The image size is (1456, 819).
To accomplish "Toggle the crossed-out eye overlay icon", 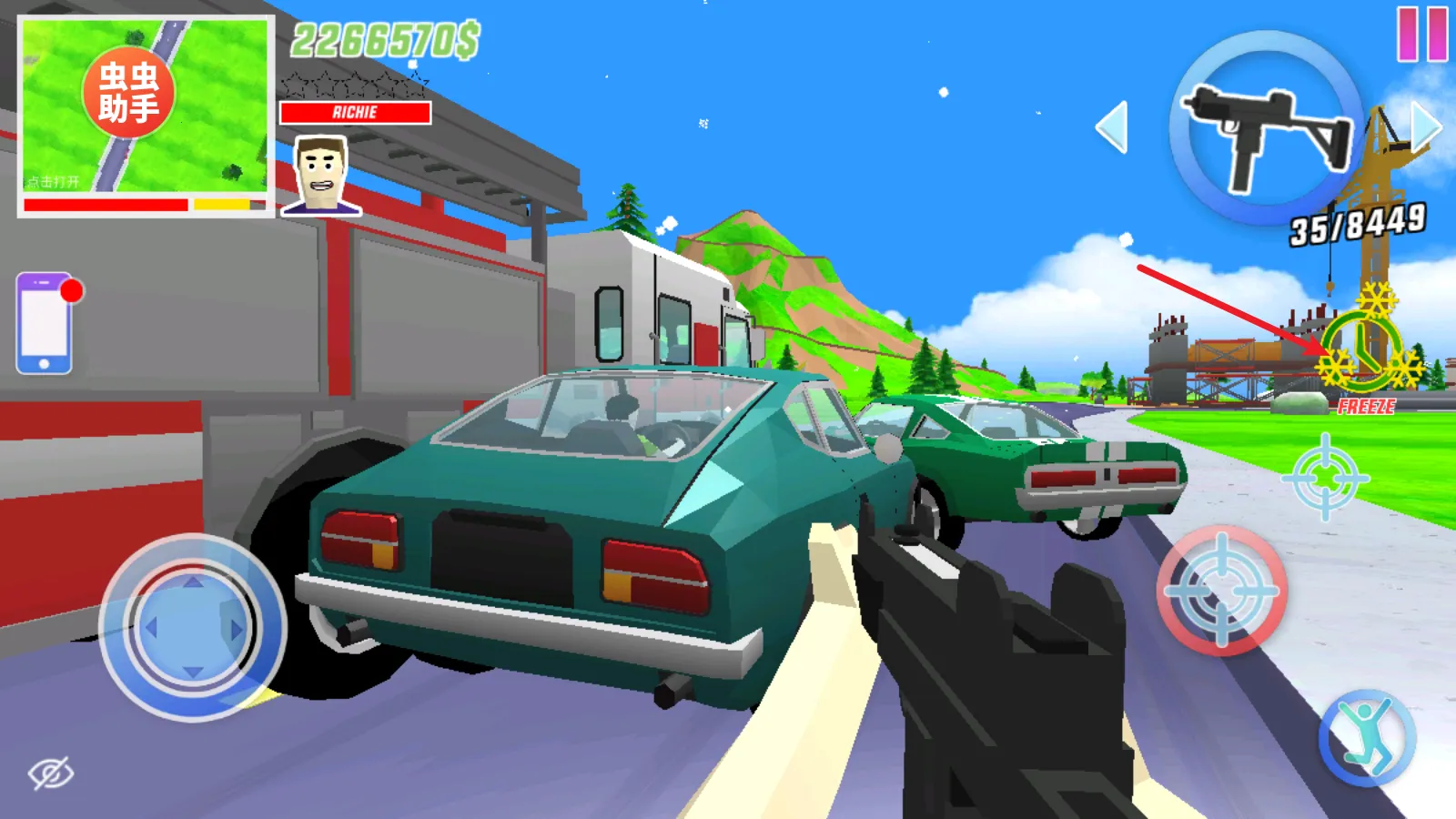I will (51, 773).
